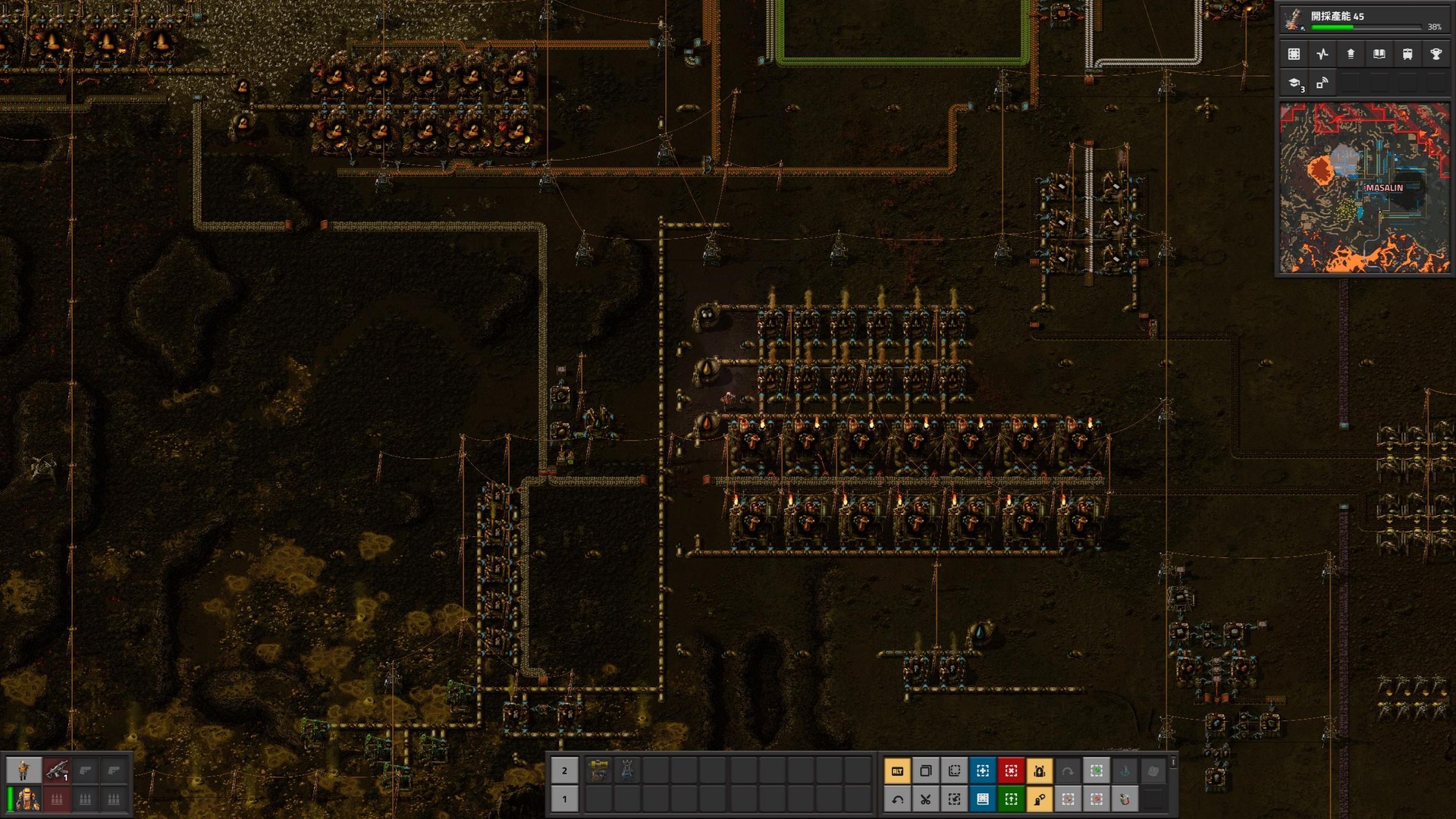
Task: Toggle personal logistics requests
Action: (x=1040, y=799)
